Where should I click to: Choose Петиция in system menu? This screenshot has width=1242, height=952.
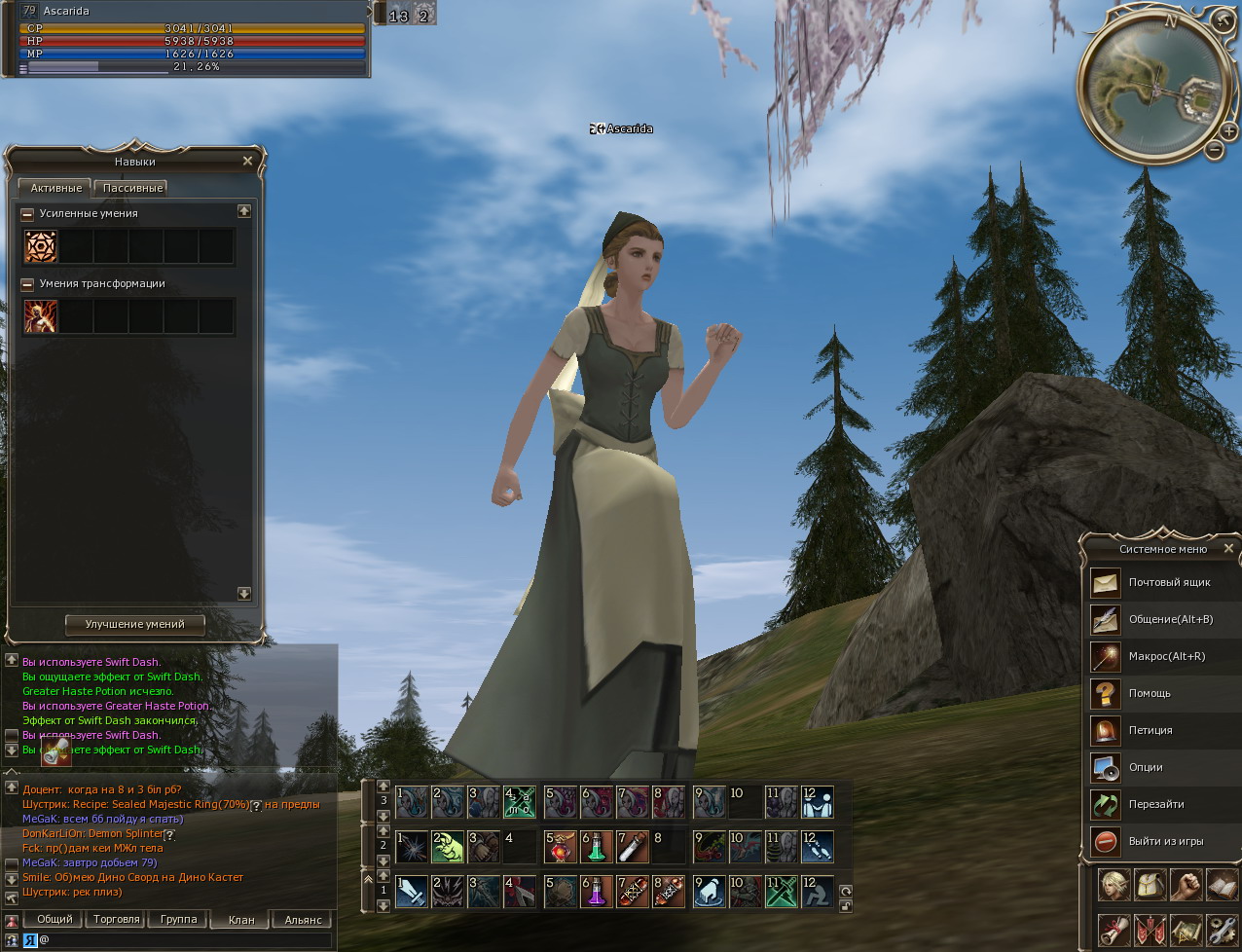tap(1149, 730)
